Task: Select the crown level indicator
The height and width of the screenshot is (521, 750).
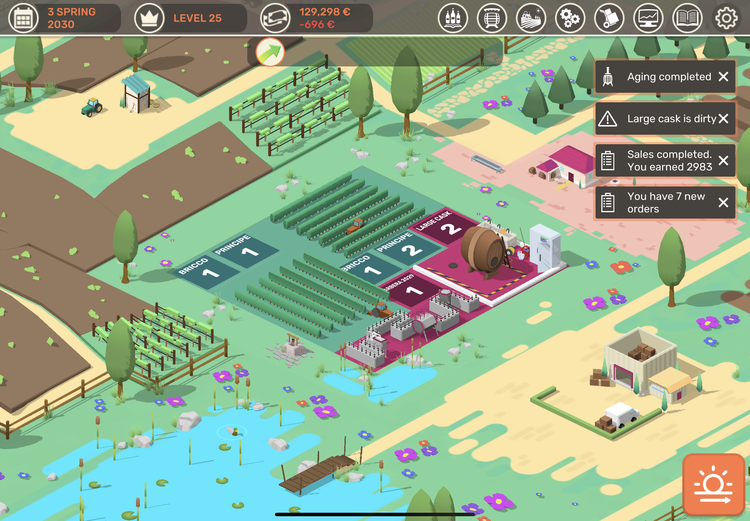Action: (x=150, y=17)
